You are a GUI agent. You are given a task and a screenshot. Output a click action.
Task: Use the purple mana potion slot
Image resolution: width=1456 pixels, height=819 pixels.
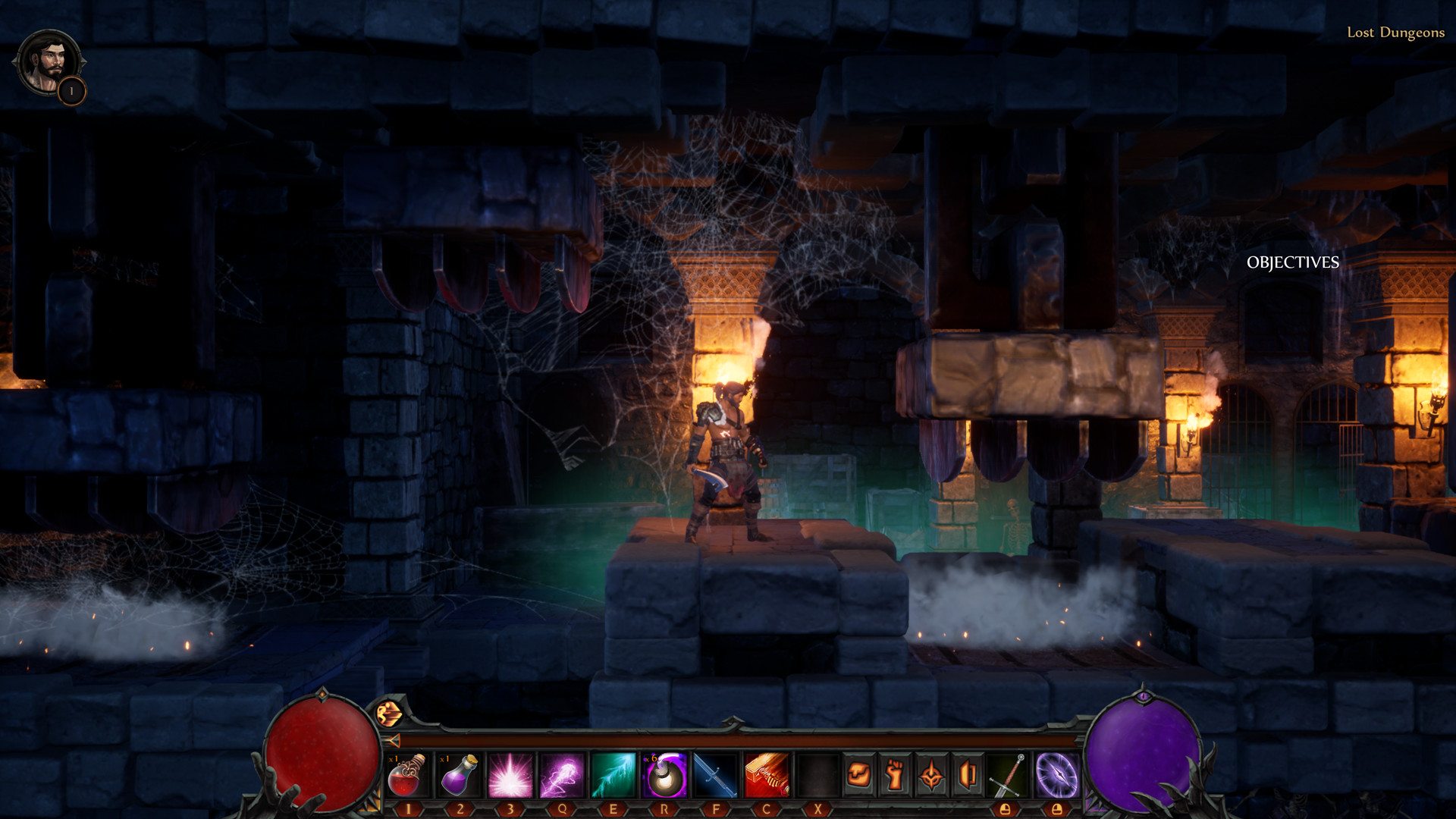(459, 775)
